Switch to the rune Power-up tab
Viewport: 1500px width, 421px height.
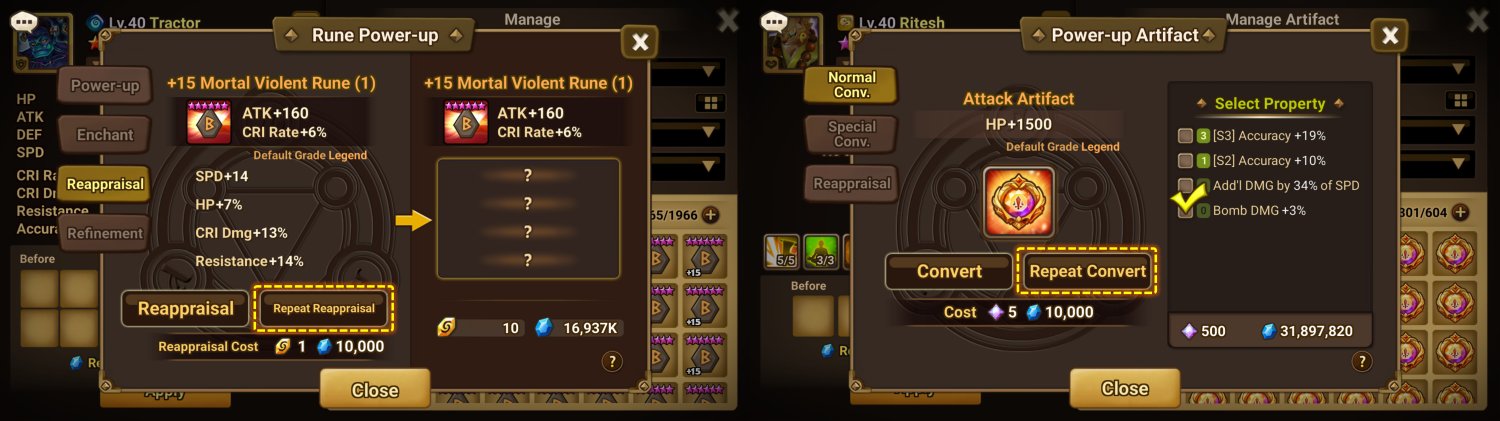(105, 86)
